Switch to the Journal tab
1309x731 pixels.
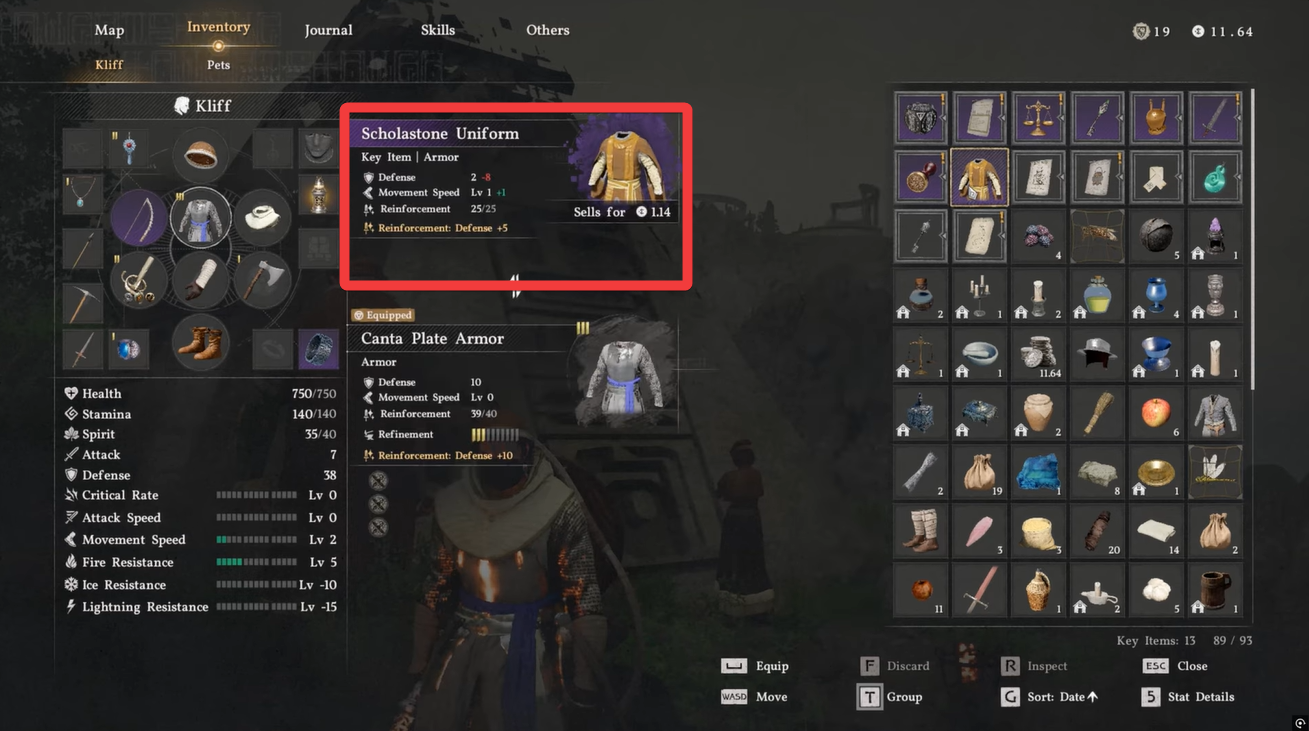(x=328, y=30)
